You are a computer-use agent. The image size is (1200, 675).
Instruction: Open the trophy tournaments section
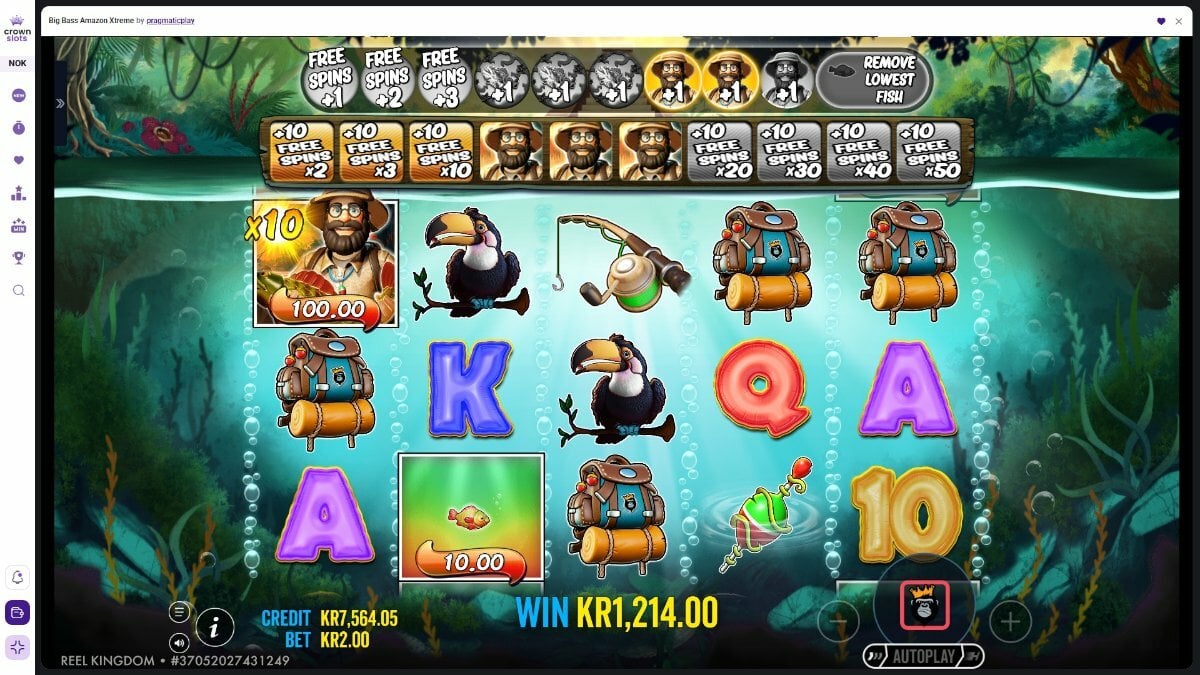pyautogui.click(x=18, y=257)
